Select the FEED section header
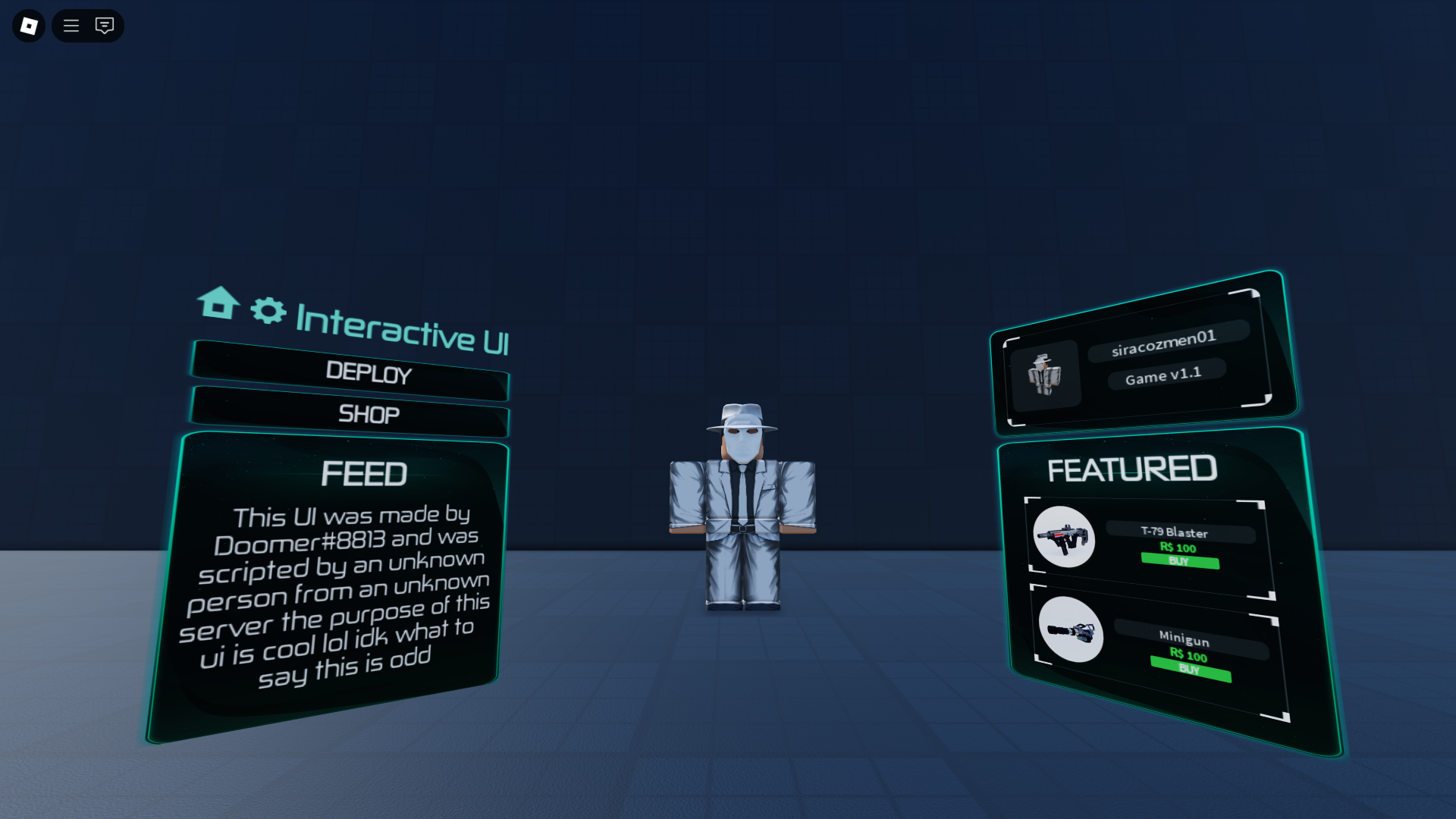The height and width of the screenshot is (819, 1456). (x=365, y=473)
